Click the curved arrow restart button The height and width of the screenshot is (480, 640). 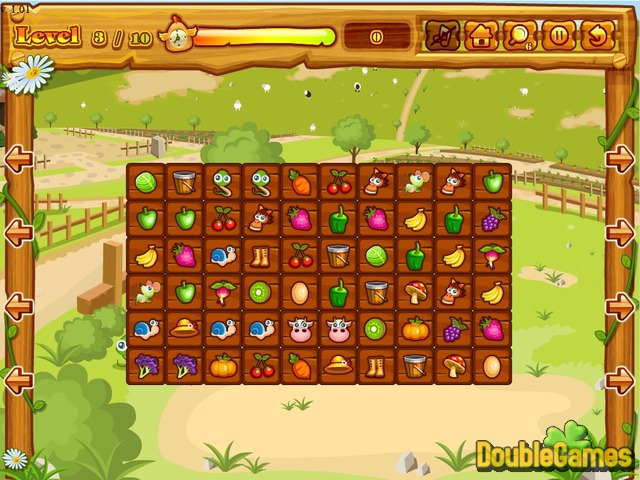[597, 36]
